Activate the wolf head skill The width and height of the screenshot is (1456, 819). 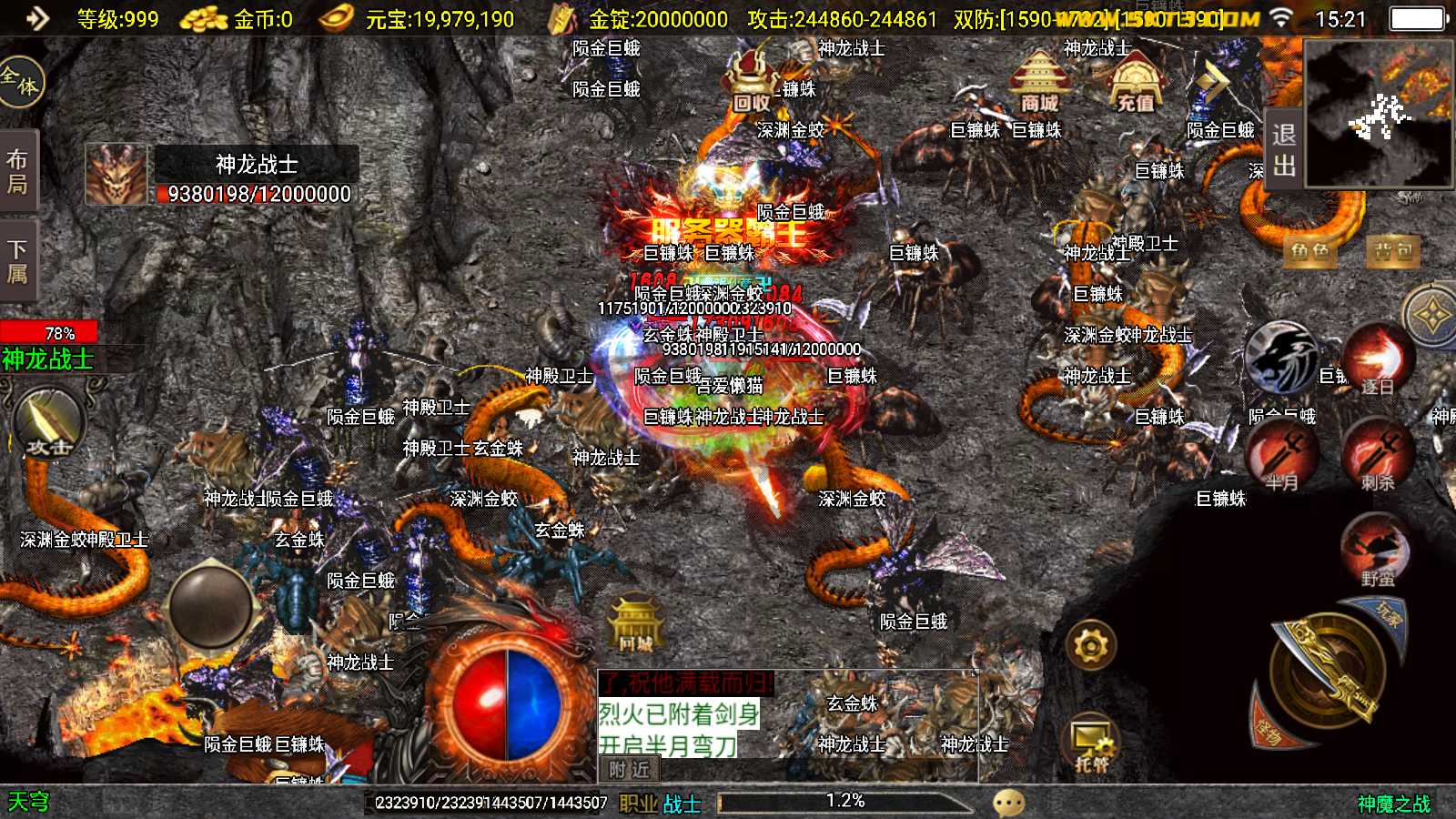[1281, 358]
